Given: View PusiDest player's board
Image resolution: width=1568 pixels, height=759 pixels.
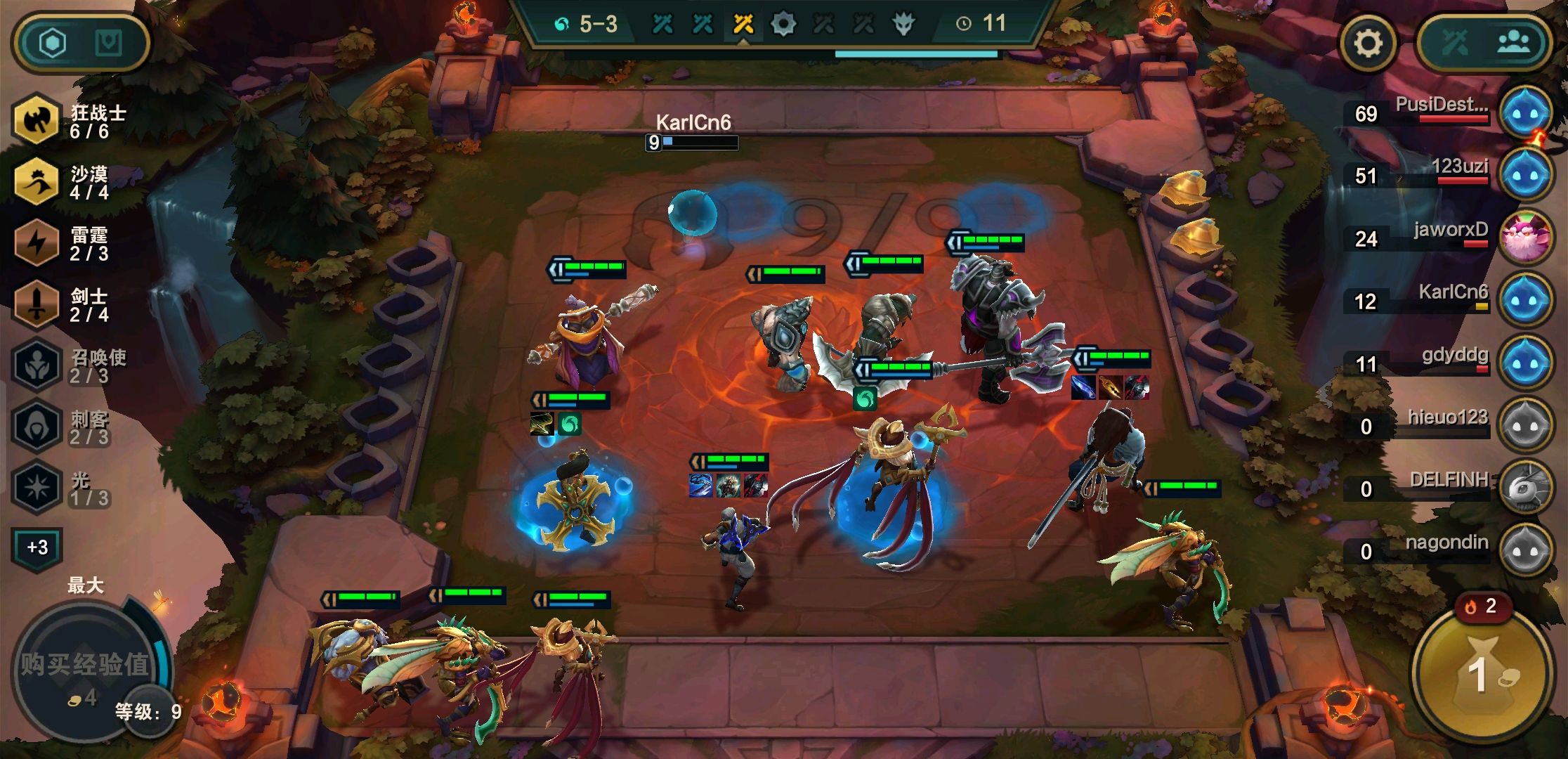Looking at the screenshot, I should click(x=1524, y=113).
